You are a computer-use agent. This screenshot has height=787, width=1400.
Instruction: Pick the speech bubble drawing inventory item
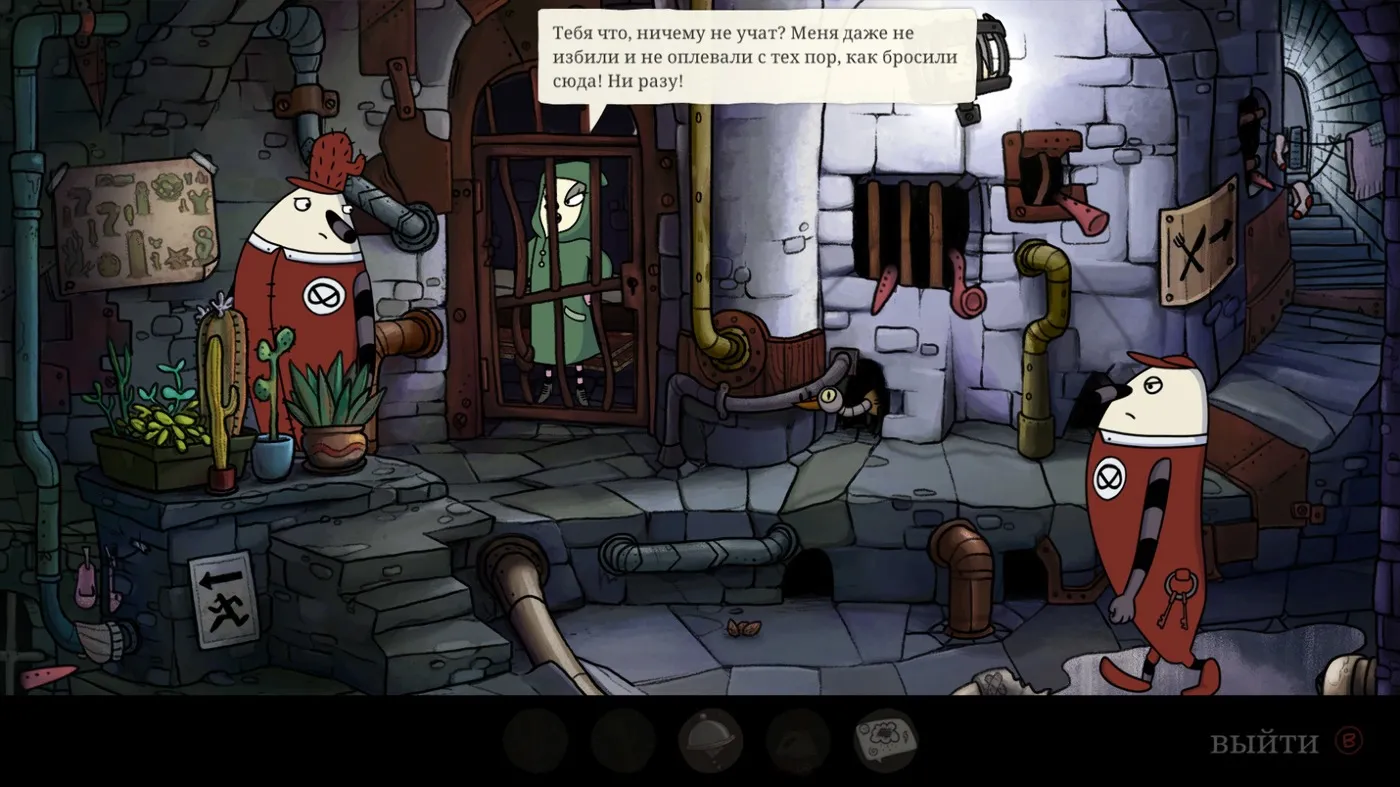(885, 741)
